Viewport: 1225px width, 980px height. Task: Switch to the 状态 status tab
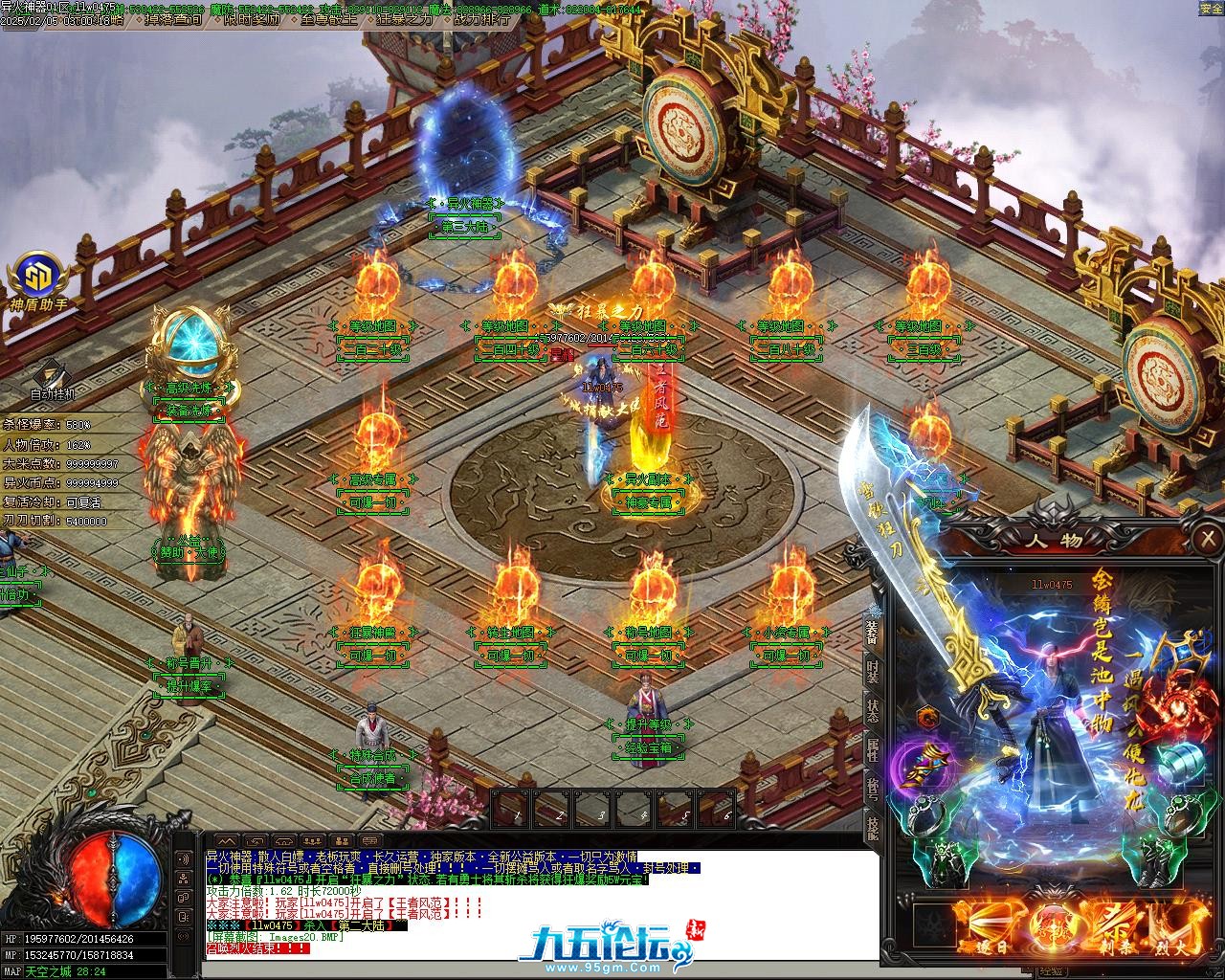(x=873, y=712)
